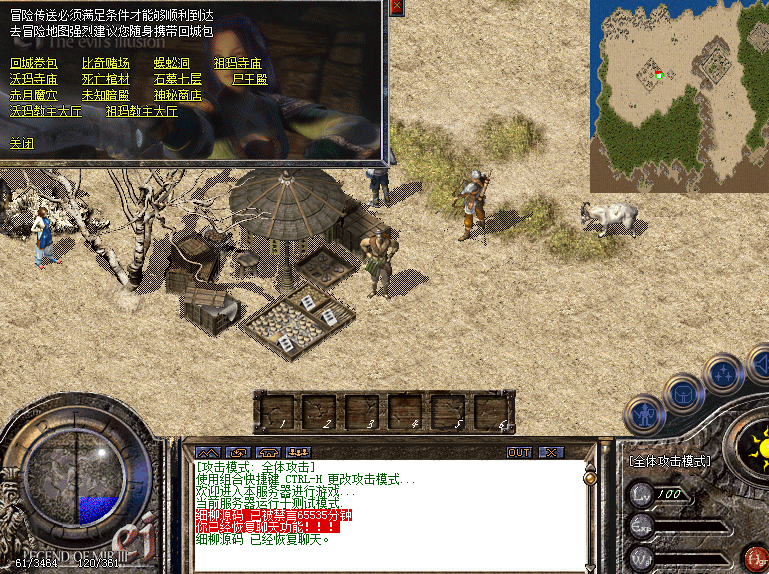Click the OUT button above the chat
This screenshot has height=574, width=769.
click(519, 452)
